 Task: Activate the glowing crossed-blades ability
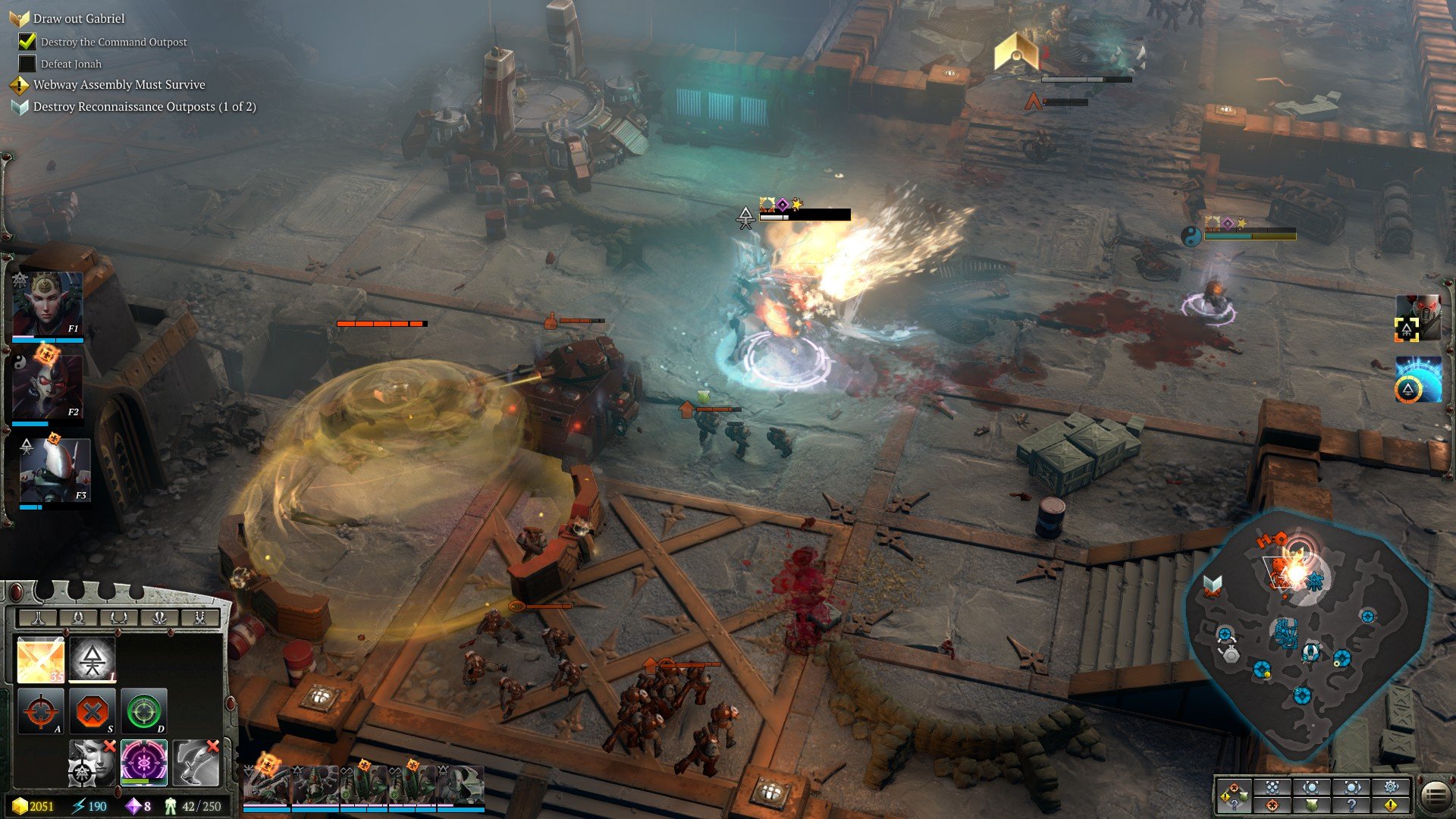(40, 660)
